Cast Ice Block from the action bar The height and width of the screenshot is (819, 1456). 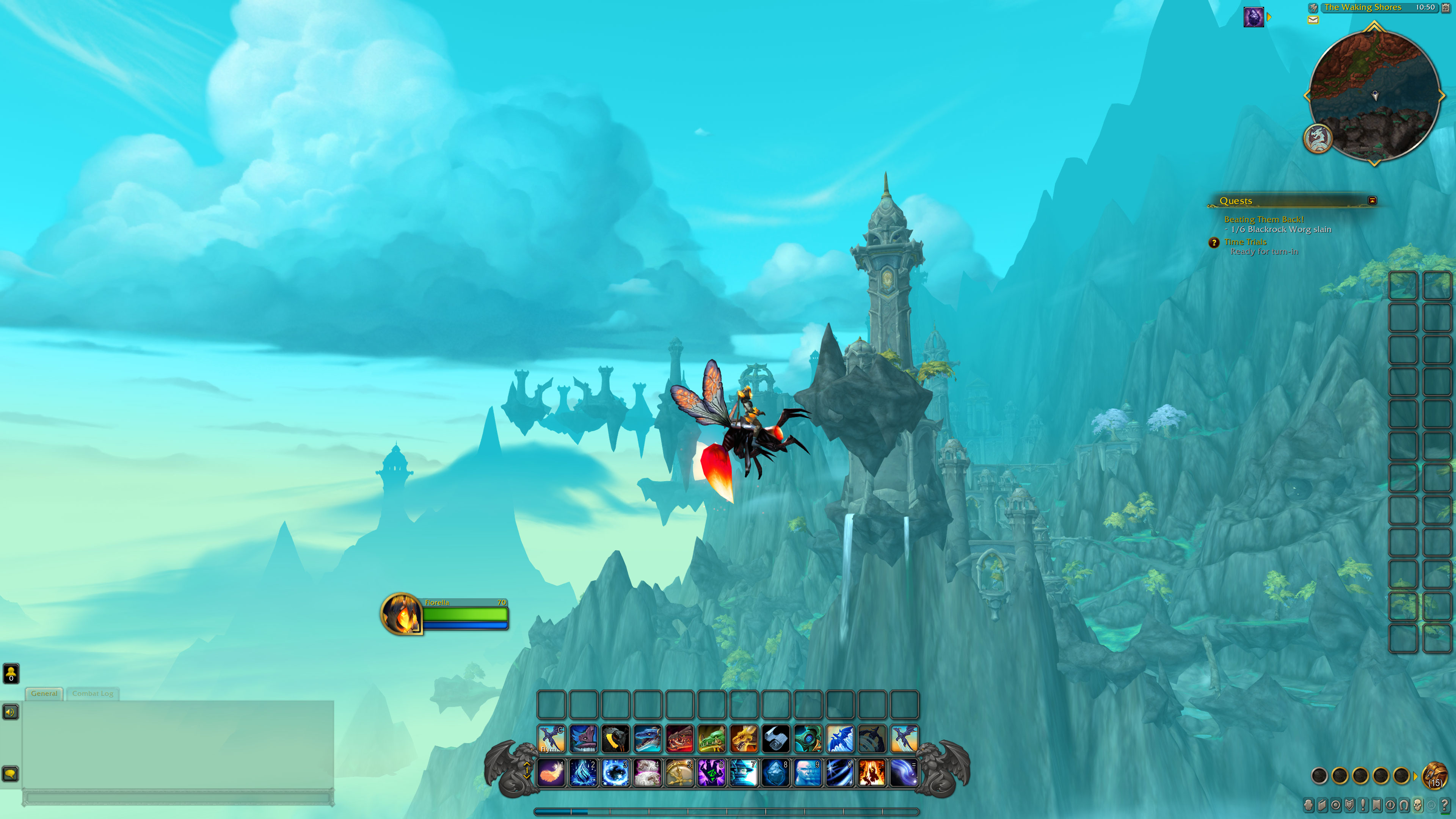(x=775, y=773)
